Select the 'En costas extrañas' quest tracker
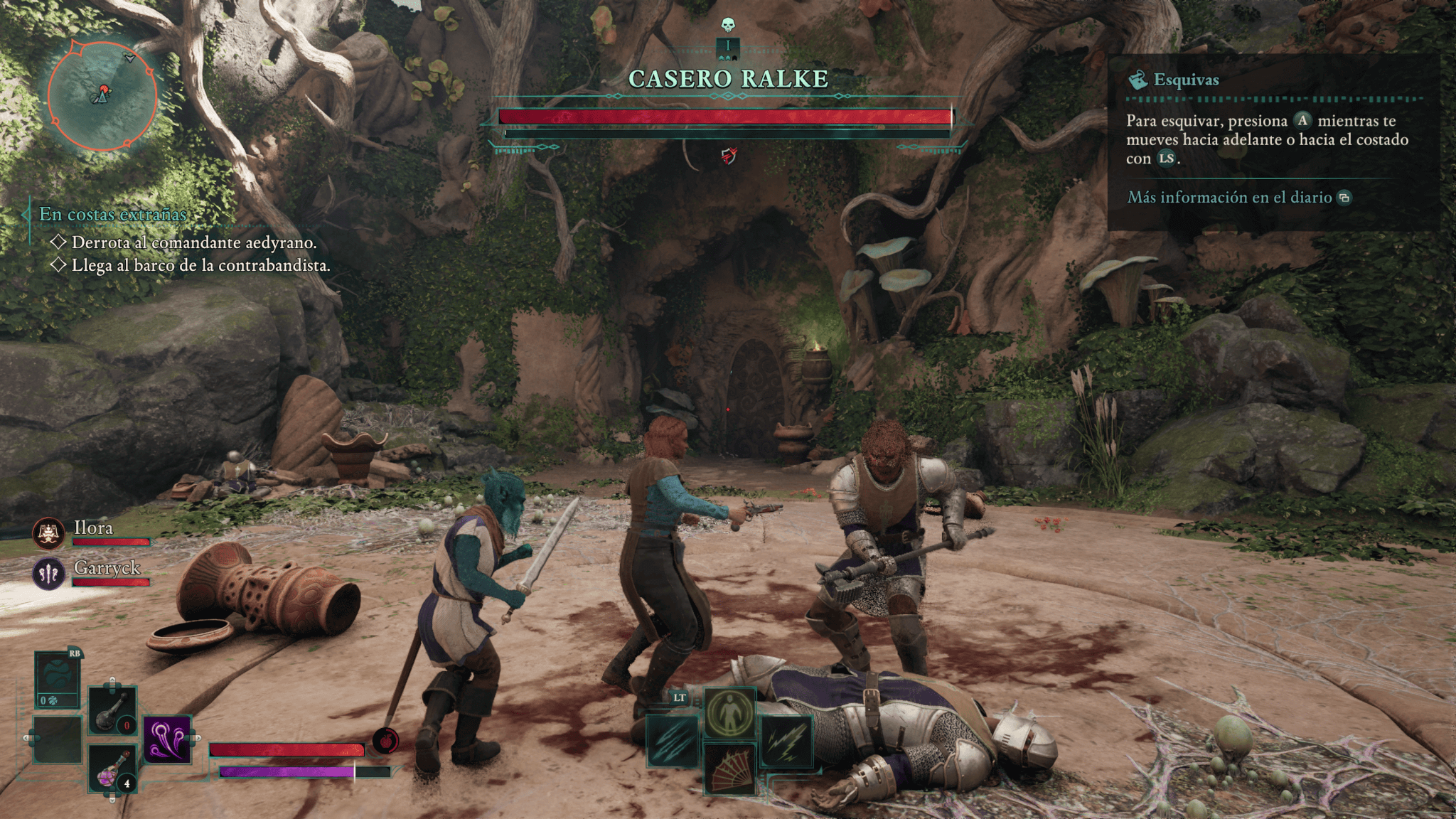This screenshot has width=1456, height=819. pos(112,214)
